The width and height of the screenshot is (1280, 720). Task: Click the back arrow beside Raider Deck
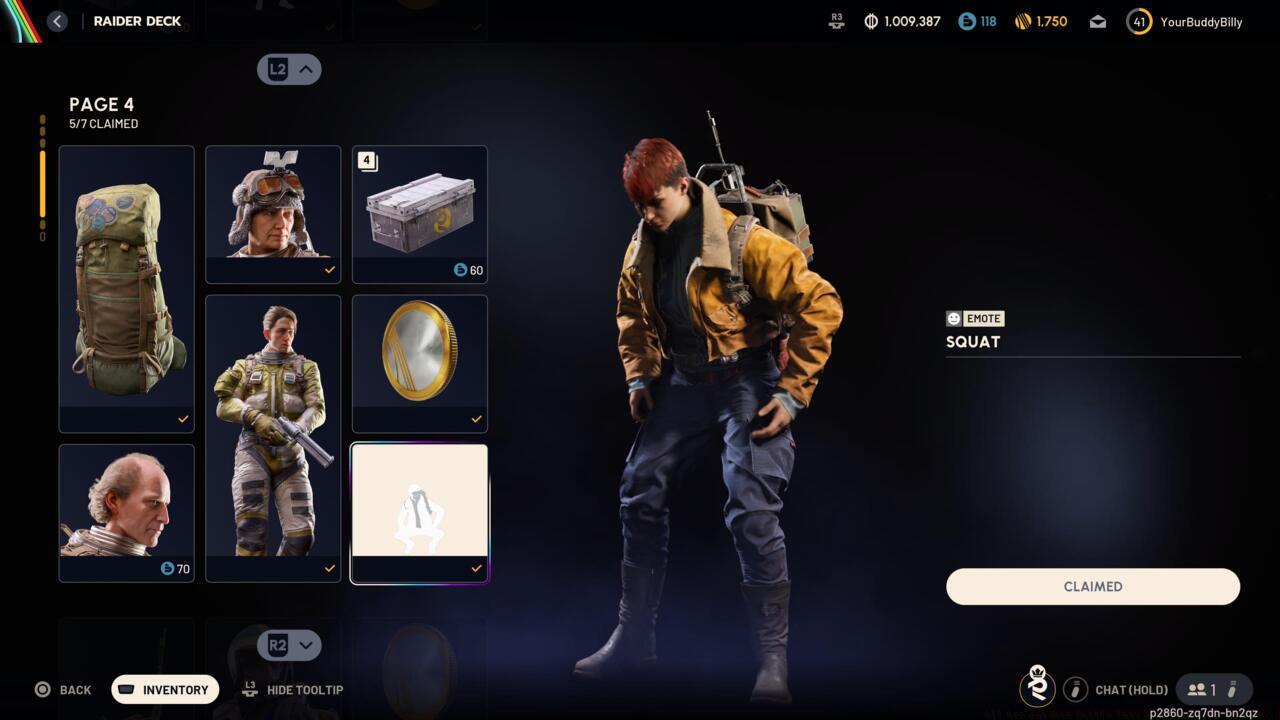click(x=57, y=20)
